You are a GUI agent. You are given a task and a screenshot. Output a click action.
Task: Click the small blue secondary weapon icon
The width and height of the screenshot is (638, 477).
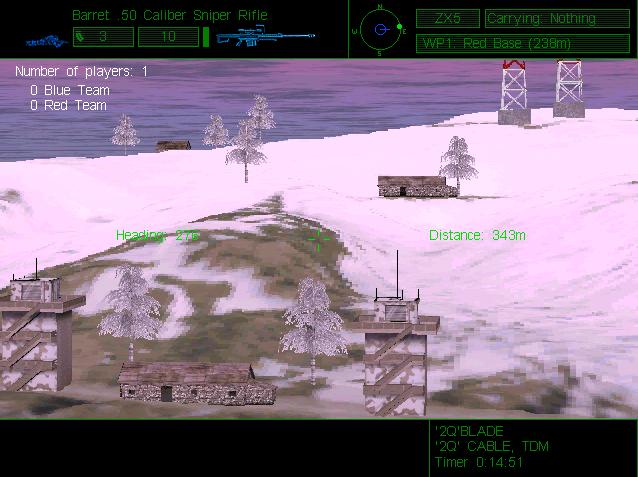(44, 41)
